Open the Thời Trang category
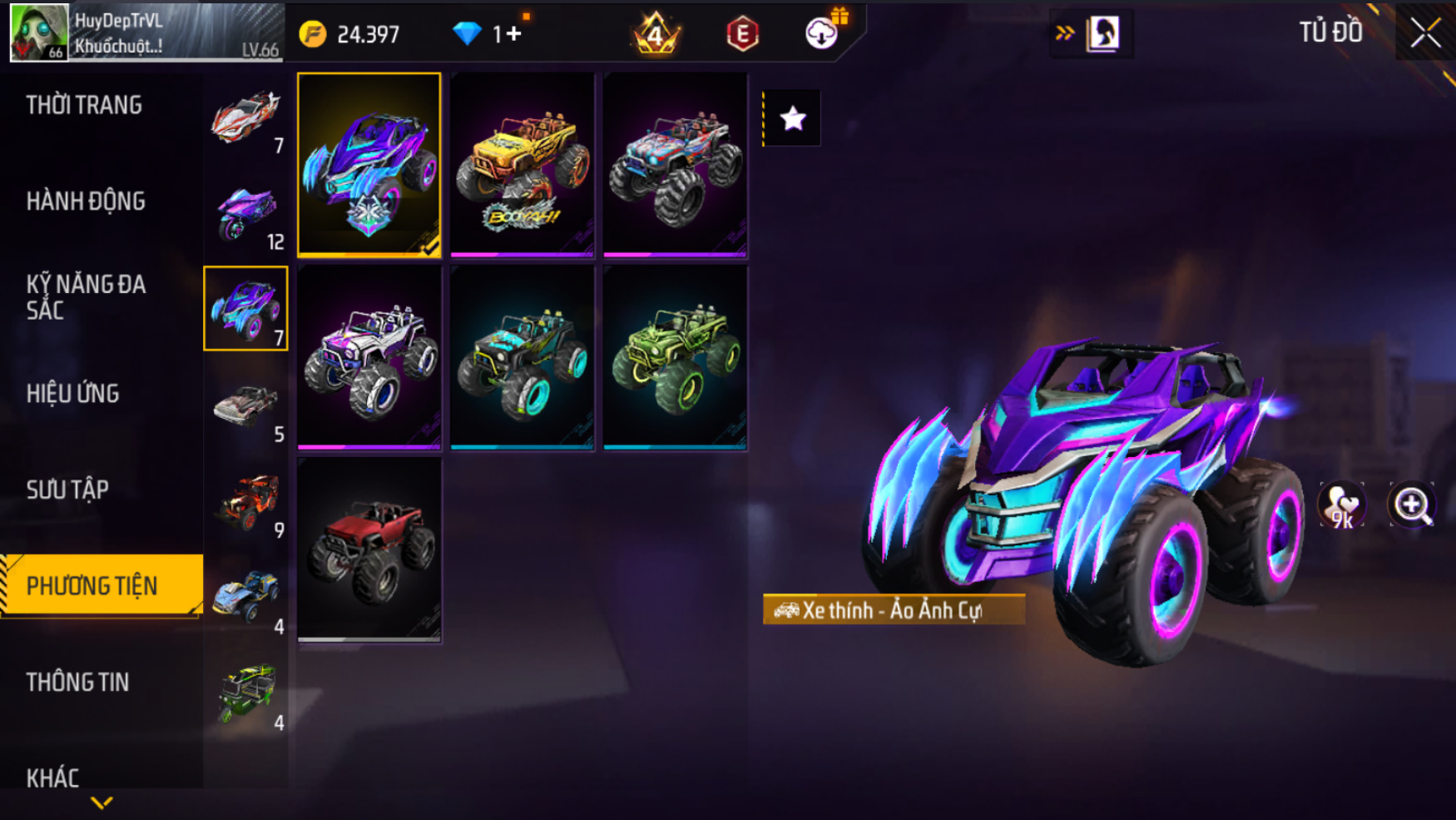The image size is (1456, 820). click(84, 106)
